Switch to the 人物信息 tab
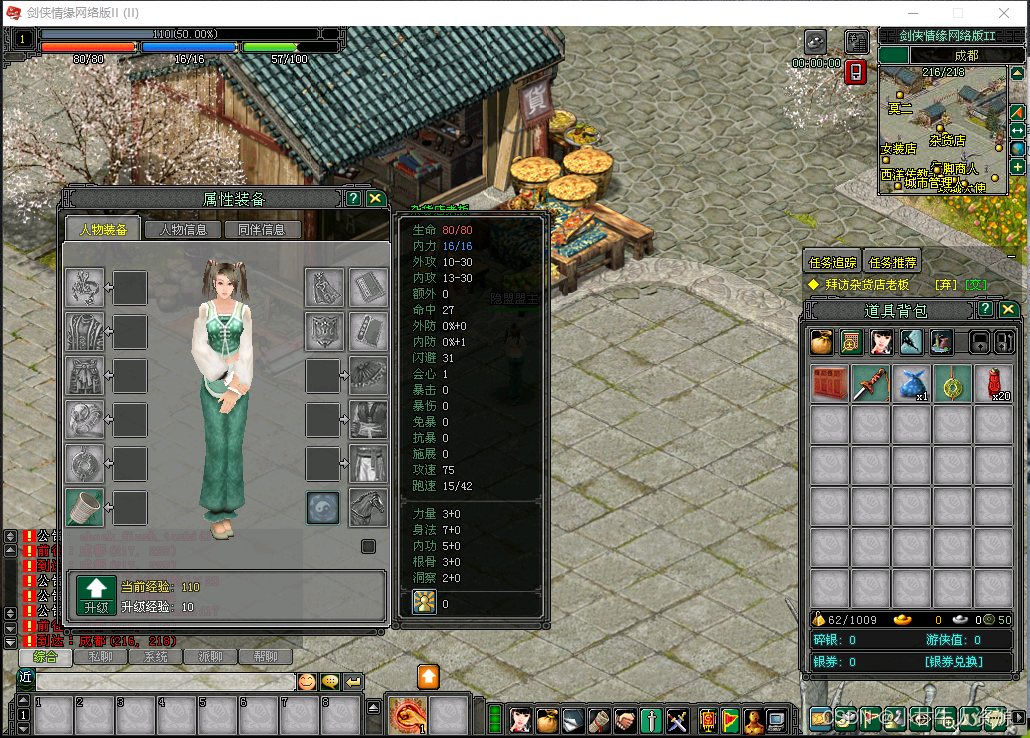1030x738 pixels. tap(182, 229)
